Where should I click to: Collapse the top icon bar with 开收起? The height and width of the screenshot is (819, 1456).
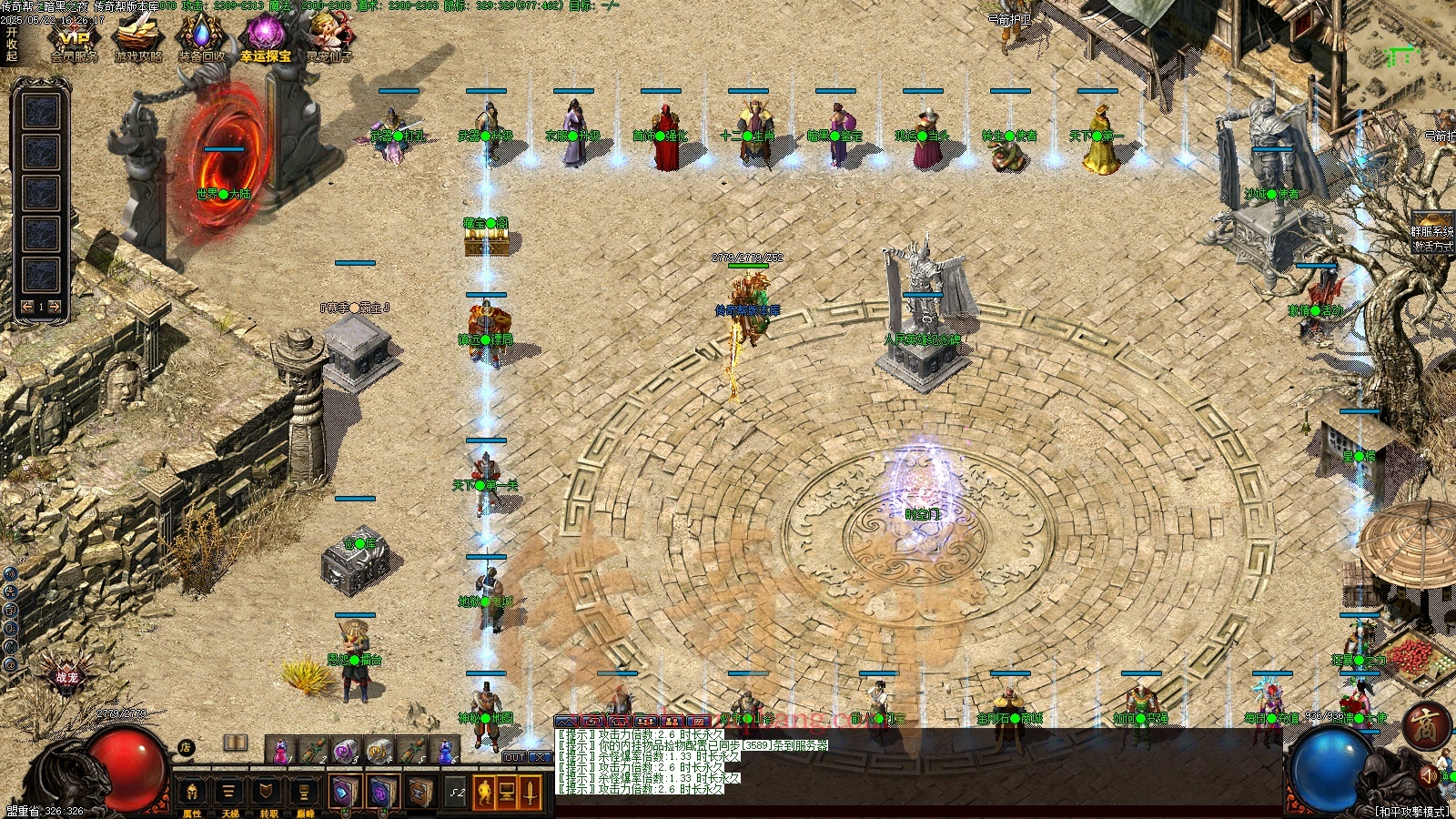12,44
